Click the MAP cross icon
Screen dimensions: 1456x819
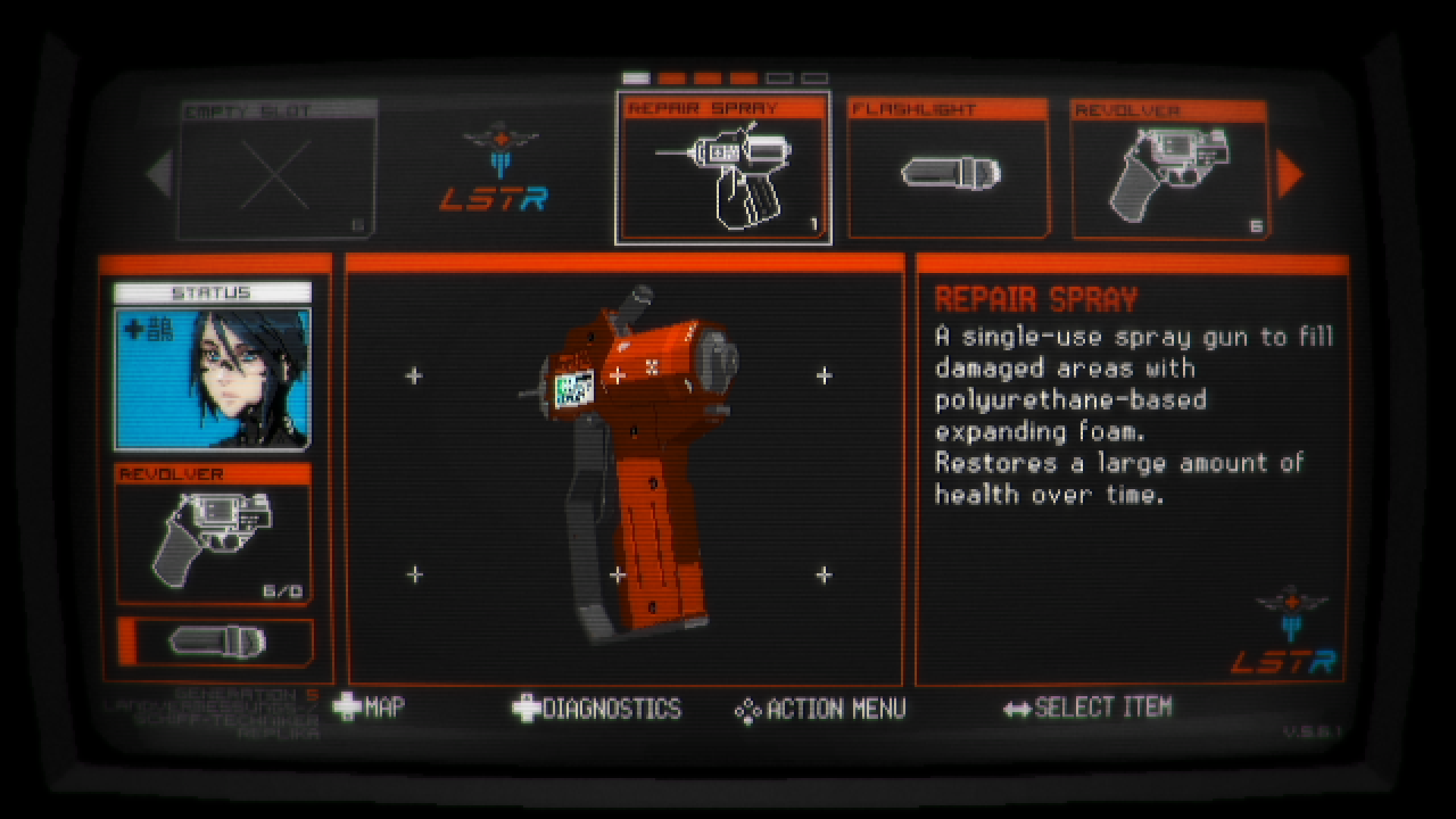tap(348, 707)
